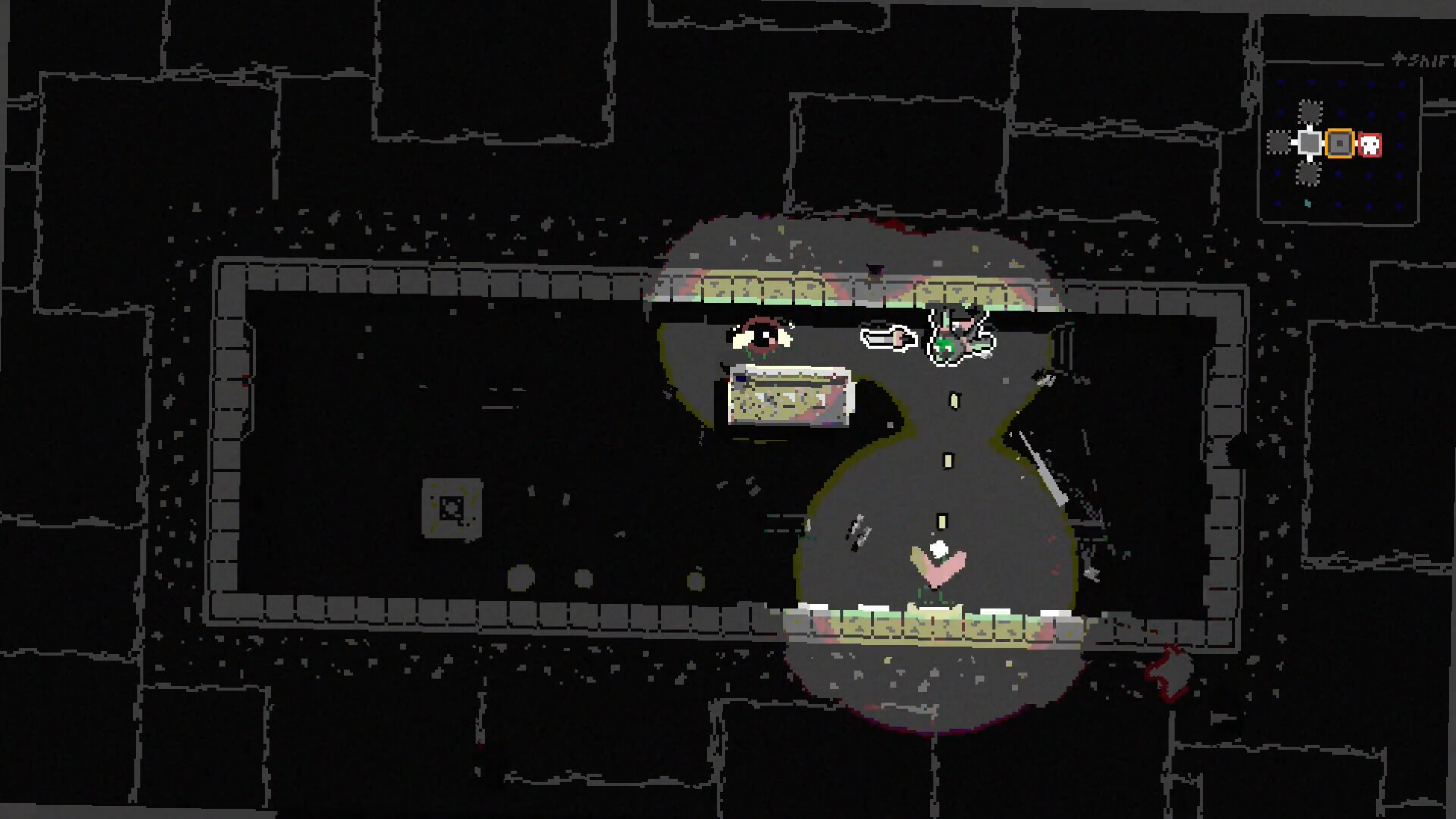Click the middle gold coin in the corridor
This screenshot has height=819, width=1456.
tap(947, 460)
